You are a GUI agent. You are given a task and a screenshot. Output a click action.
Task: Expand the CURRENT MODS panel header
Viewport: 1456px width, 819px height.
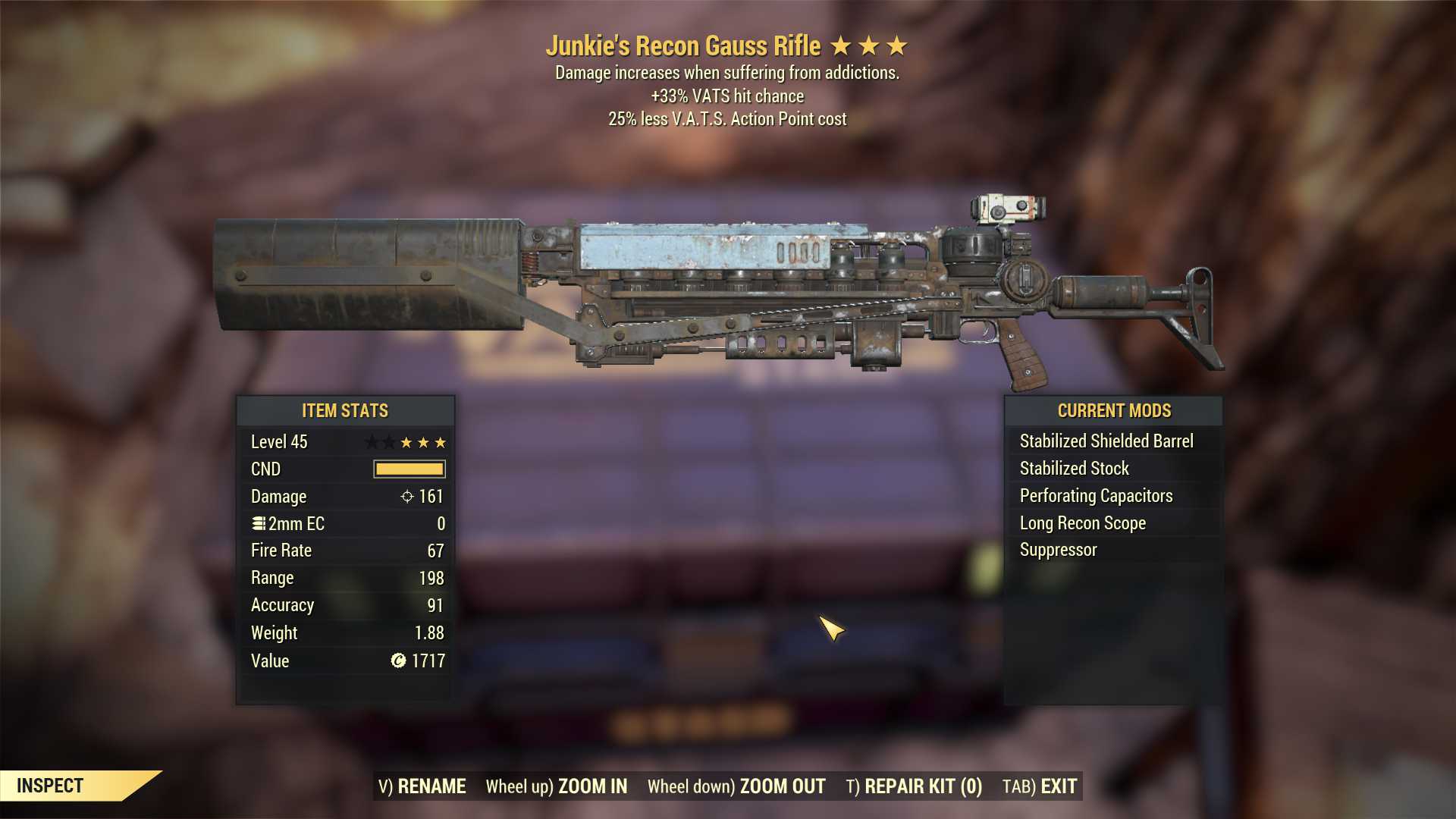pyautogui.click(x=1115, y=410)
